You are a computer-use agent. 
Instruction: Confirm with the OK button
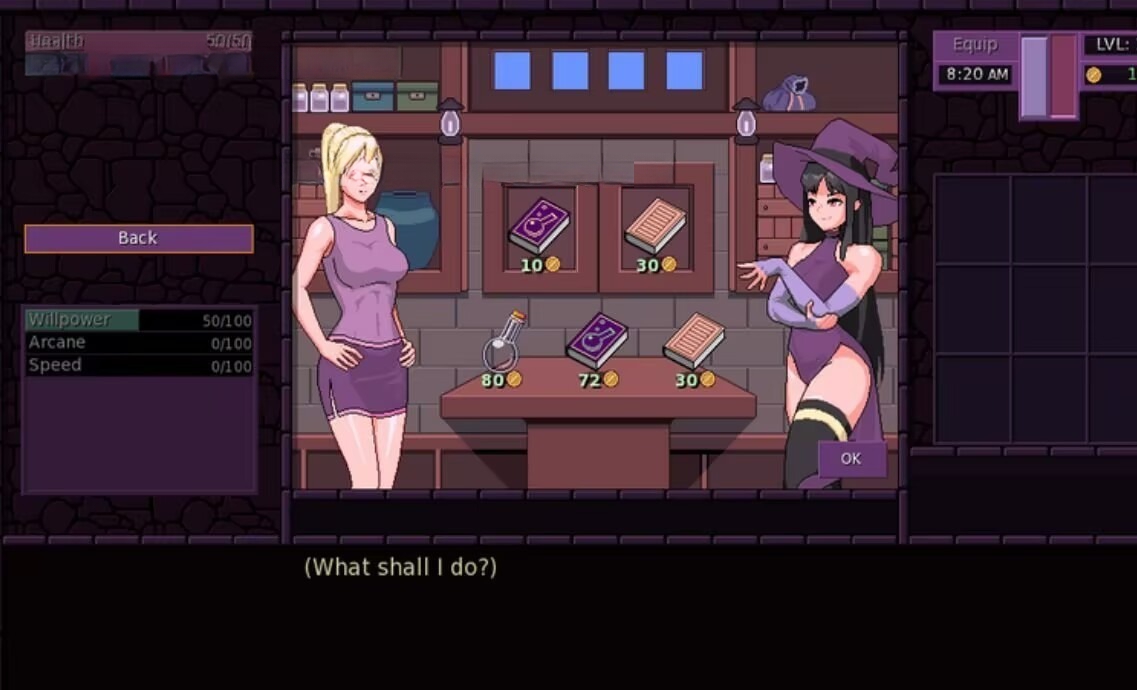pyautogui.click(x=851, y=458)
